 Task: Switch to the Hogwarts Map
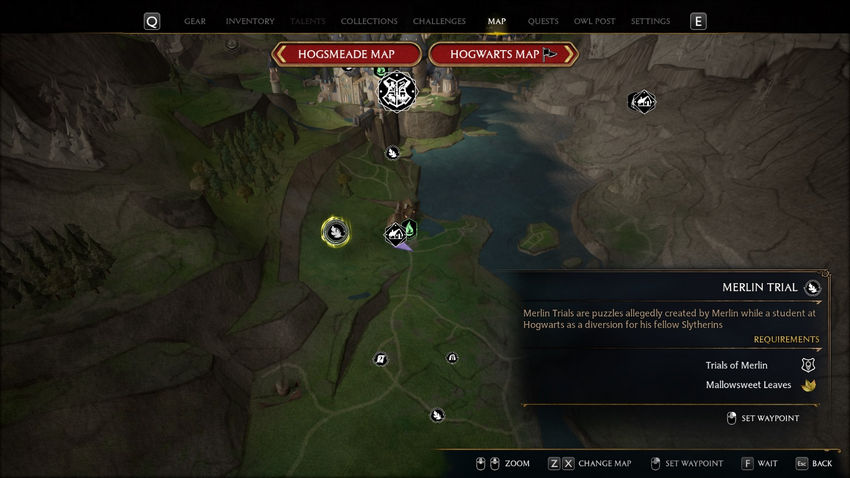click(x=502, y=54)
